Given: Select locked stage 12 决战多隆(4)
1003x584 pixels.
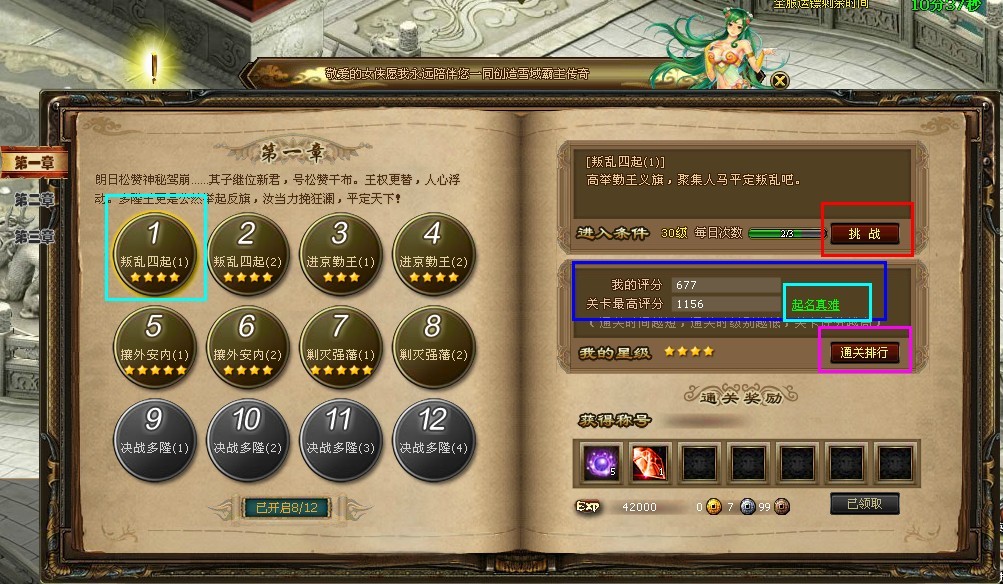Looking at the screenshot, I should click(x=432, y=433).
